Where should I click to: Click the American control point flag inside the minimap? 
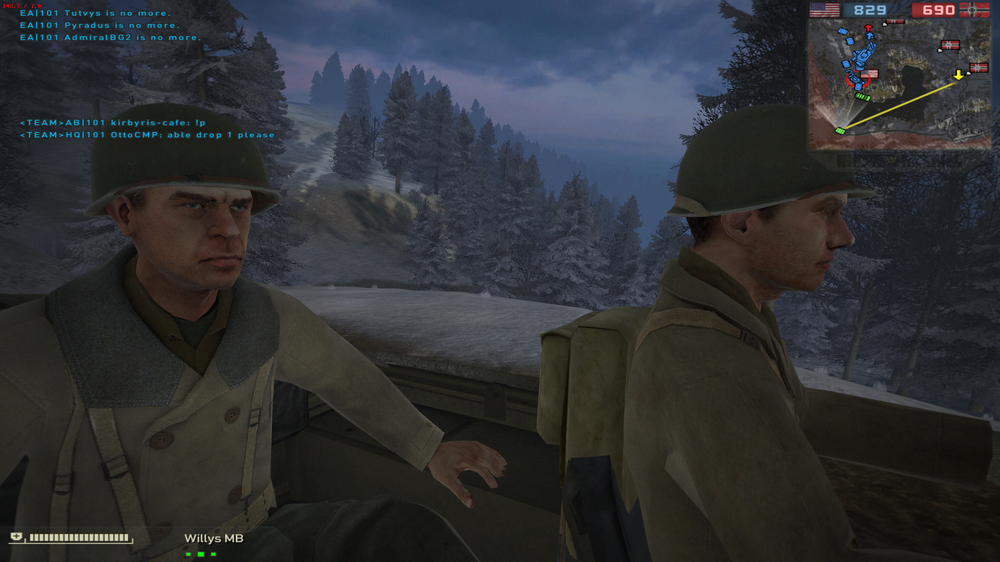[868, 74]
